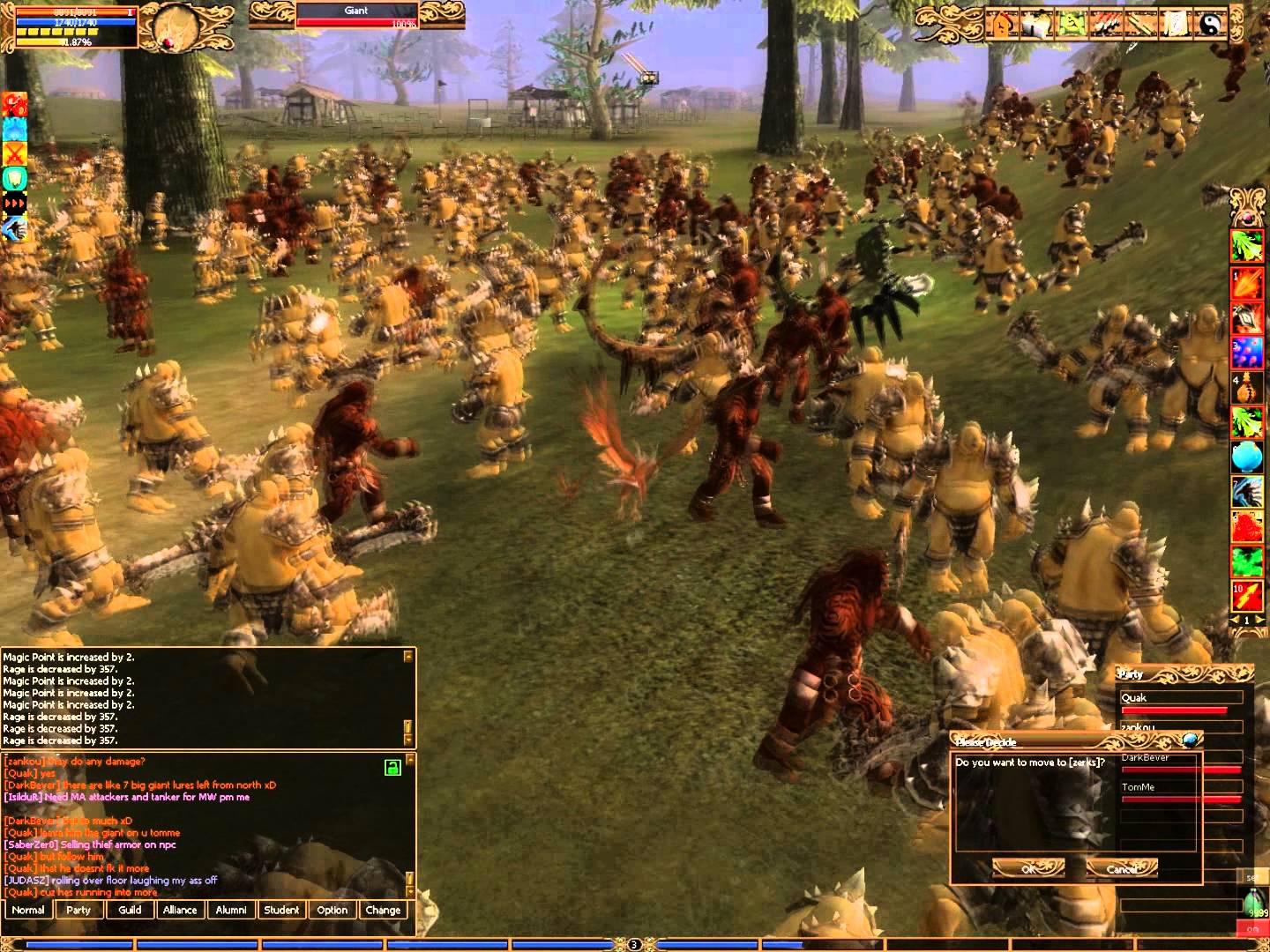Switch chat to the Party tab
Image resolution: width=1270 pixels, height=952 pixels.
pos(78,910)
